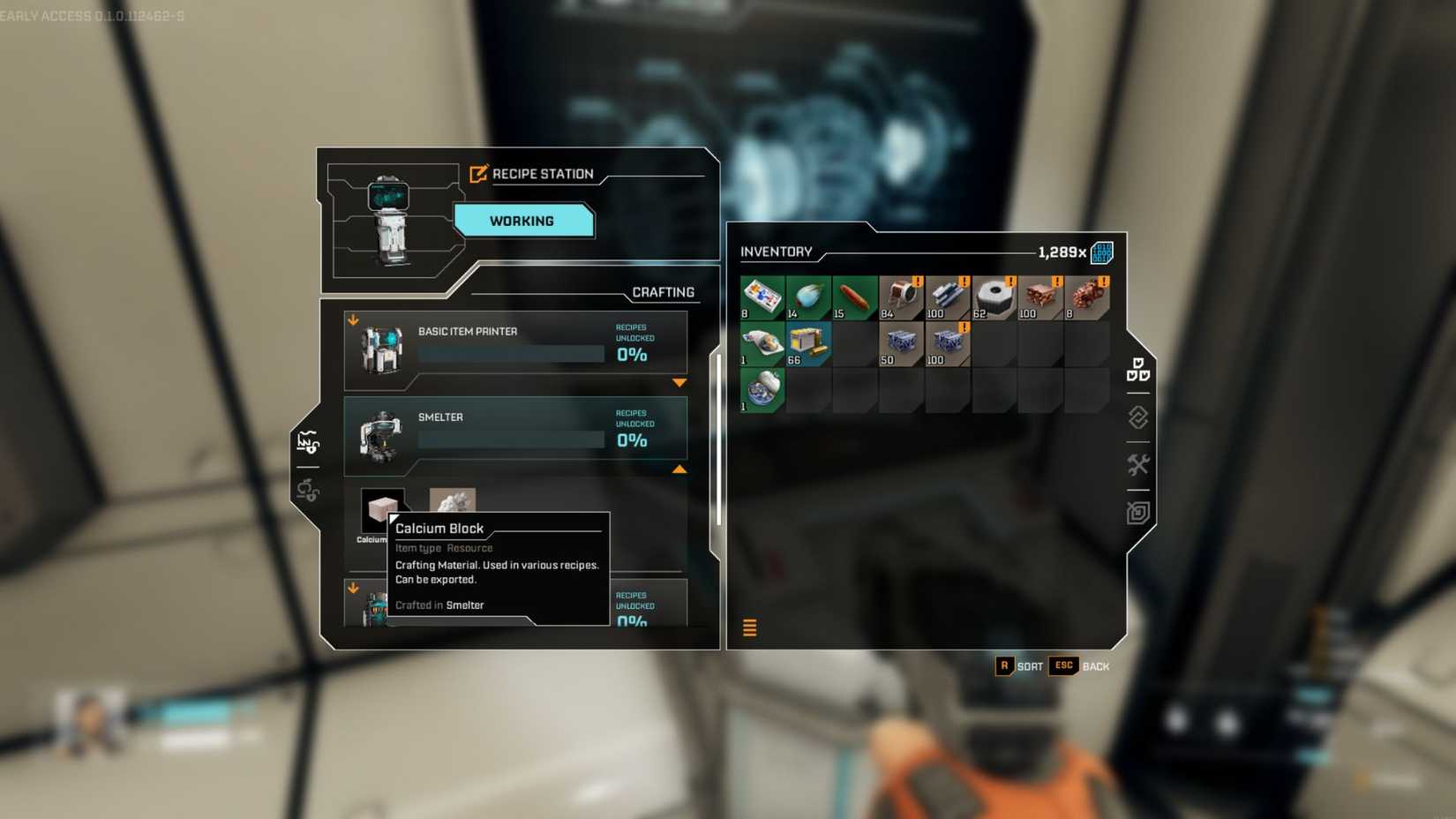1456x819 pixels.
Task: Select the multi-box transfer icon in right sidebar
Action: pyautogui.click(x=1138, y=371)
